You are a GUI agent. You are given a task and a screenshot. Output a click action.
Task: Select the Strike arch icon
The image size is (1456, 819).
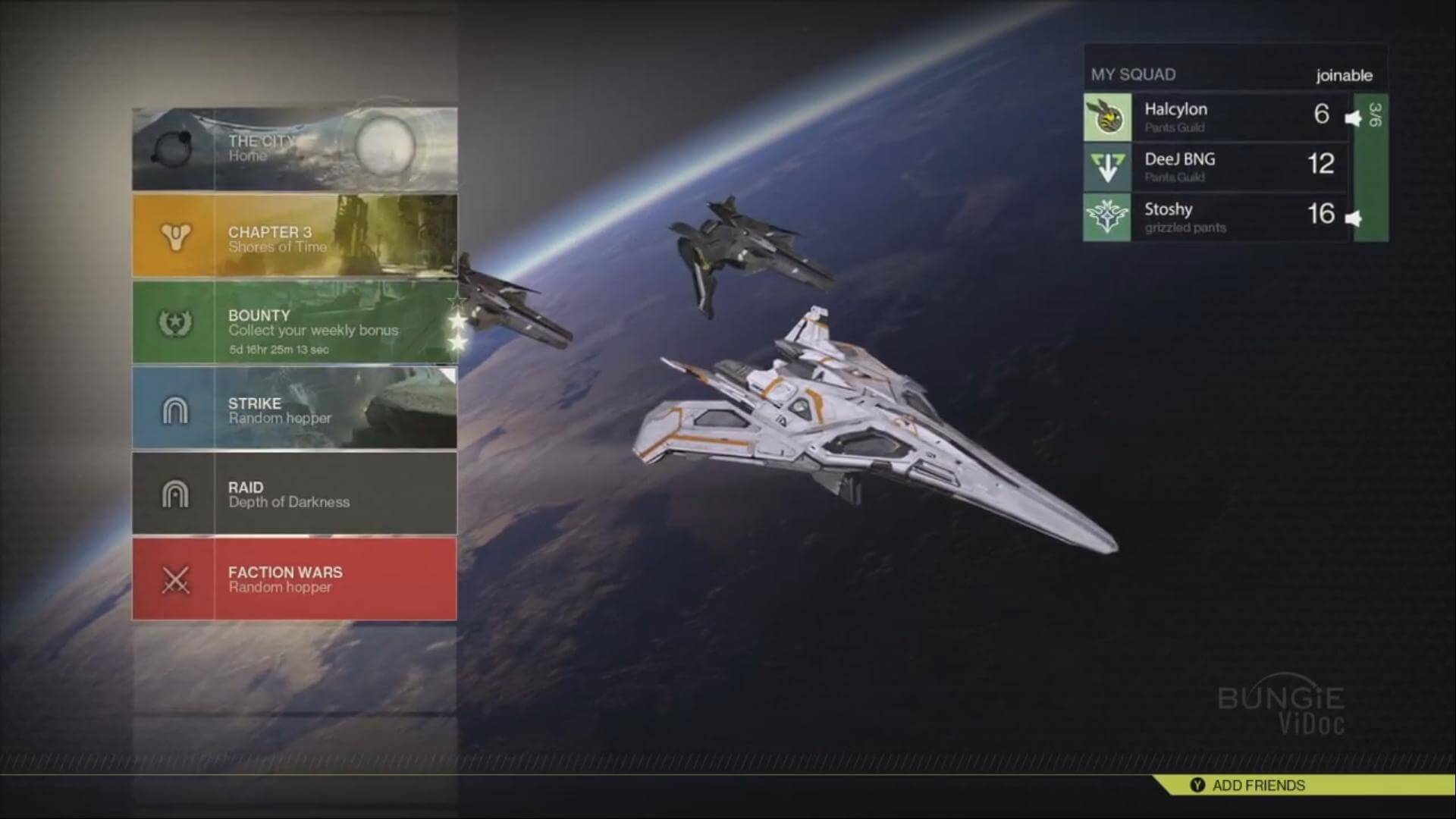(174, 408)
